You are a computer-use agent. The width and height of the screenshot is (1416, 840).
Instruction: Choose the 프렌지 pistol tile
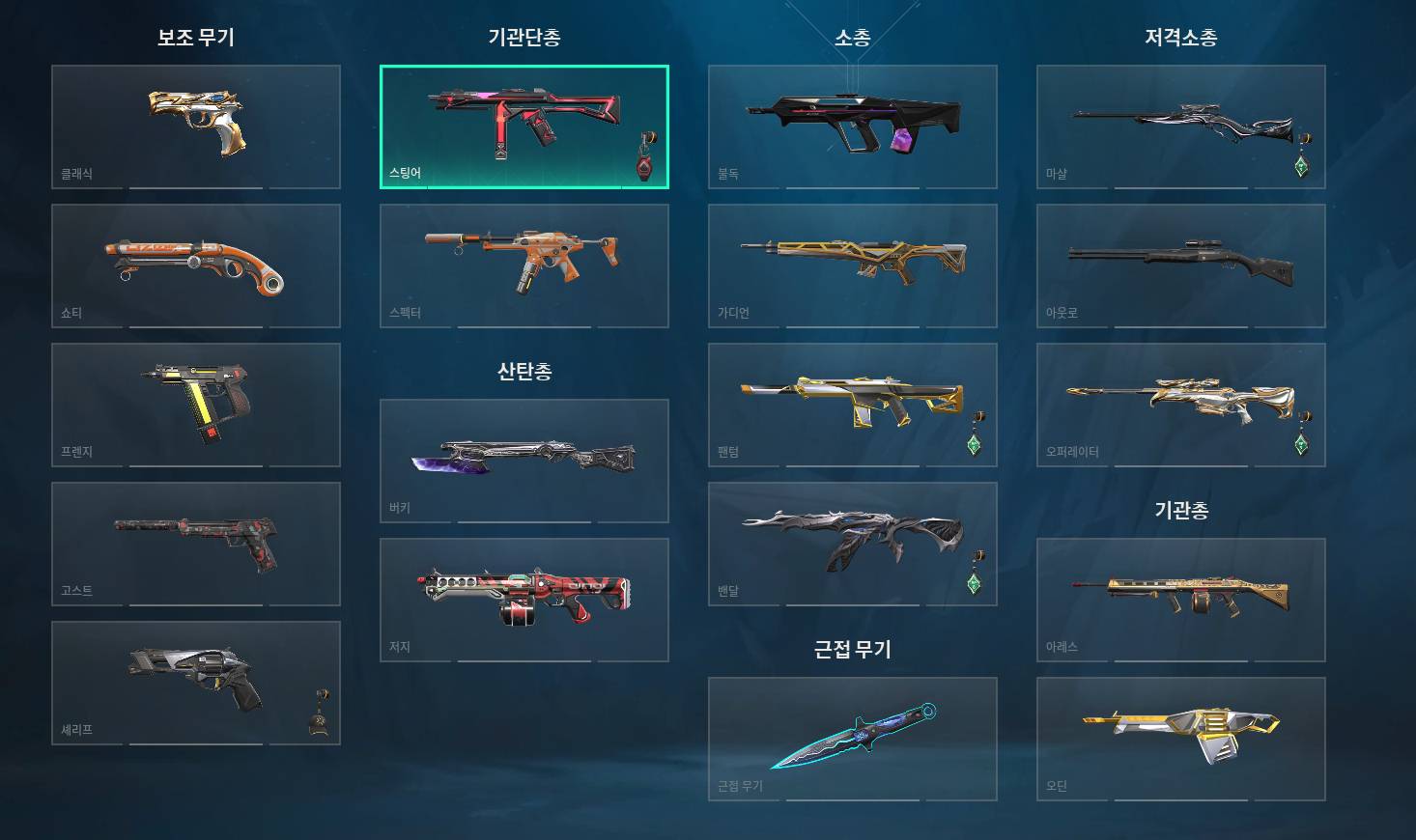pyautogui.click(x=196, y=405)
